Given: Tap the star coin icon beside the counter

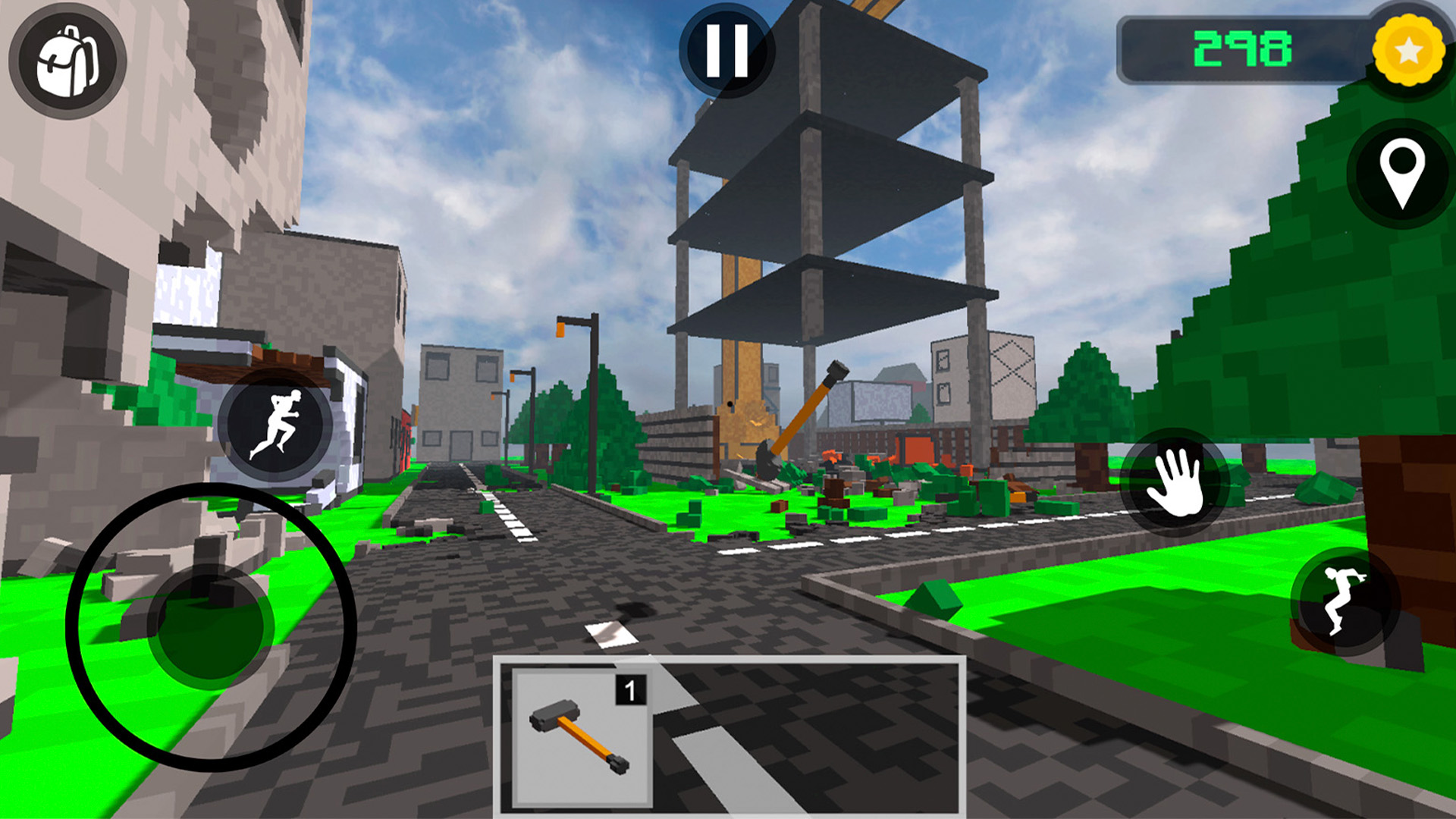Looking at the screenshot, I should point(1408,52).
